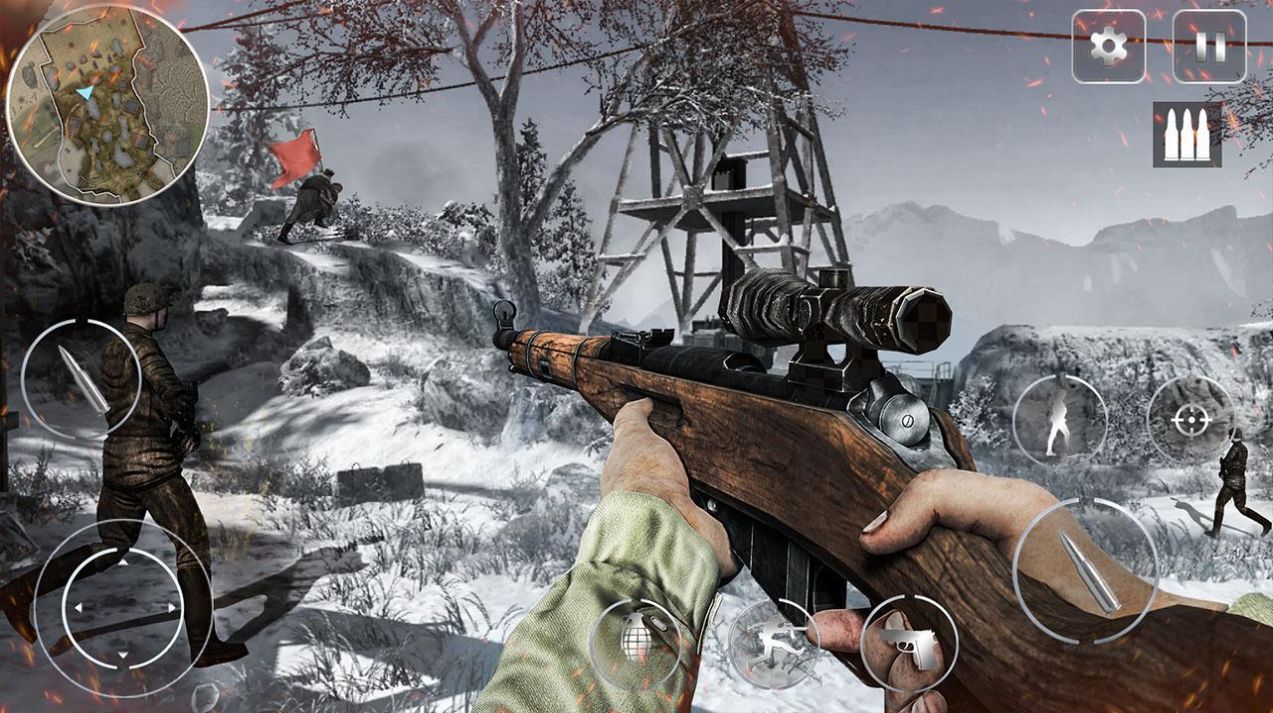The image size is (1273, 713).
Task: Pause the game
Action: coord(1208,46)
